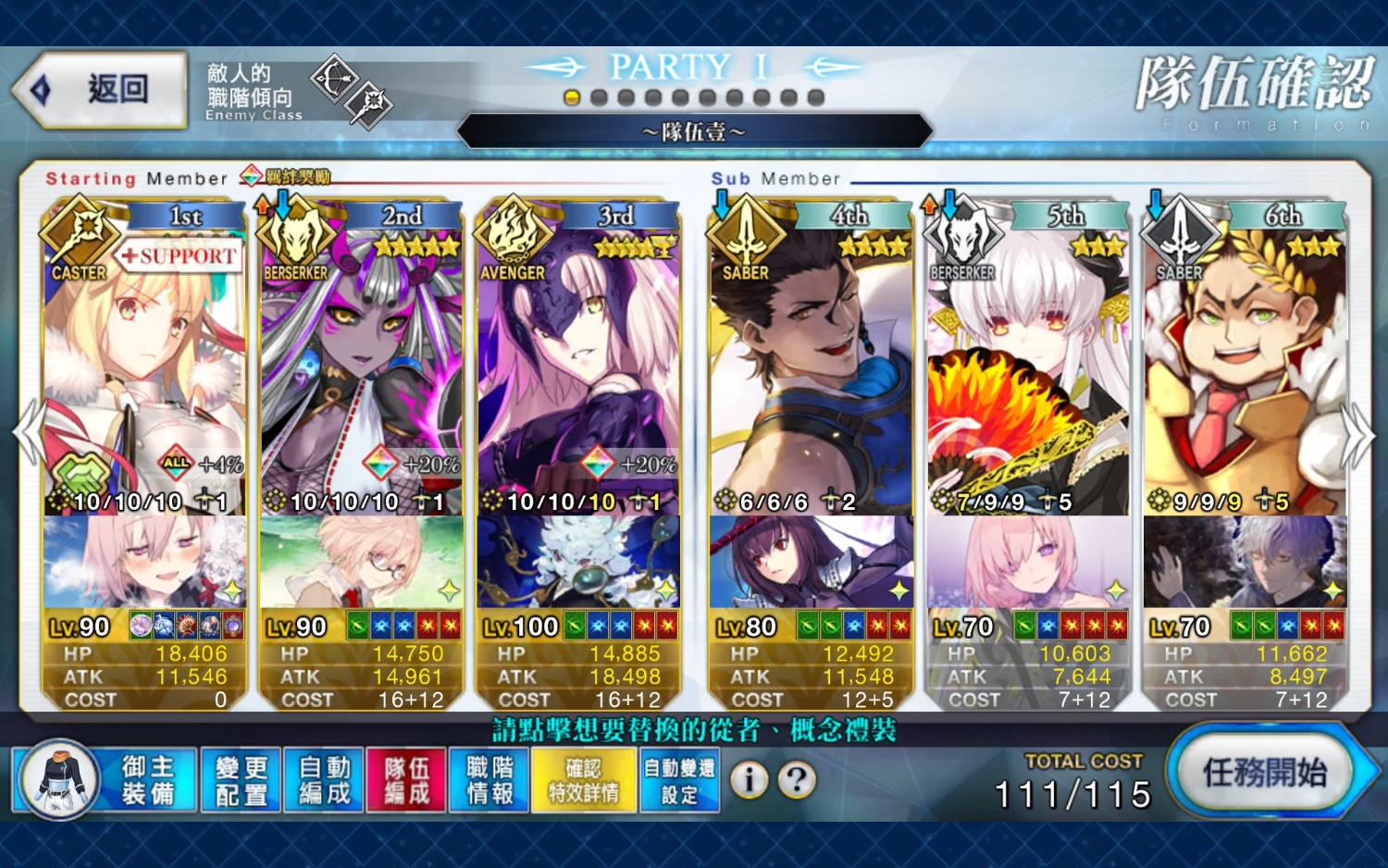This screenshot has height=868, width=1388.
Task: Start the quest with 任務開始
Action: [1264, 773]
